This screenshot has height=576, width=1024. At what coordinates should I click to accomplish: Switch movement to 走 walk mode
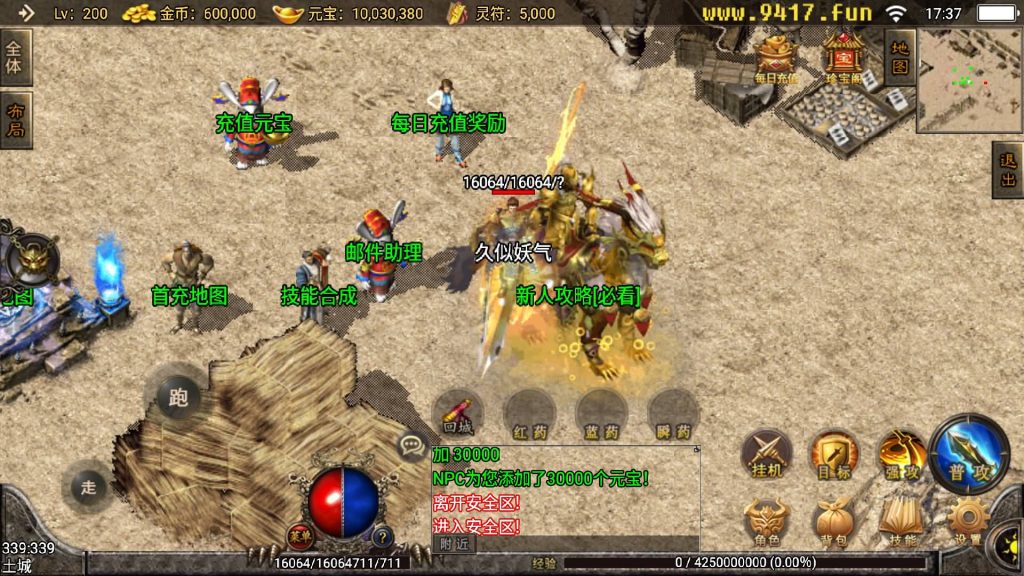point(88,487)
